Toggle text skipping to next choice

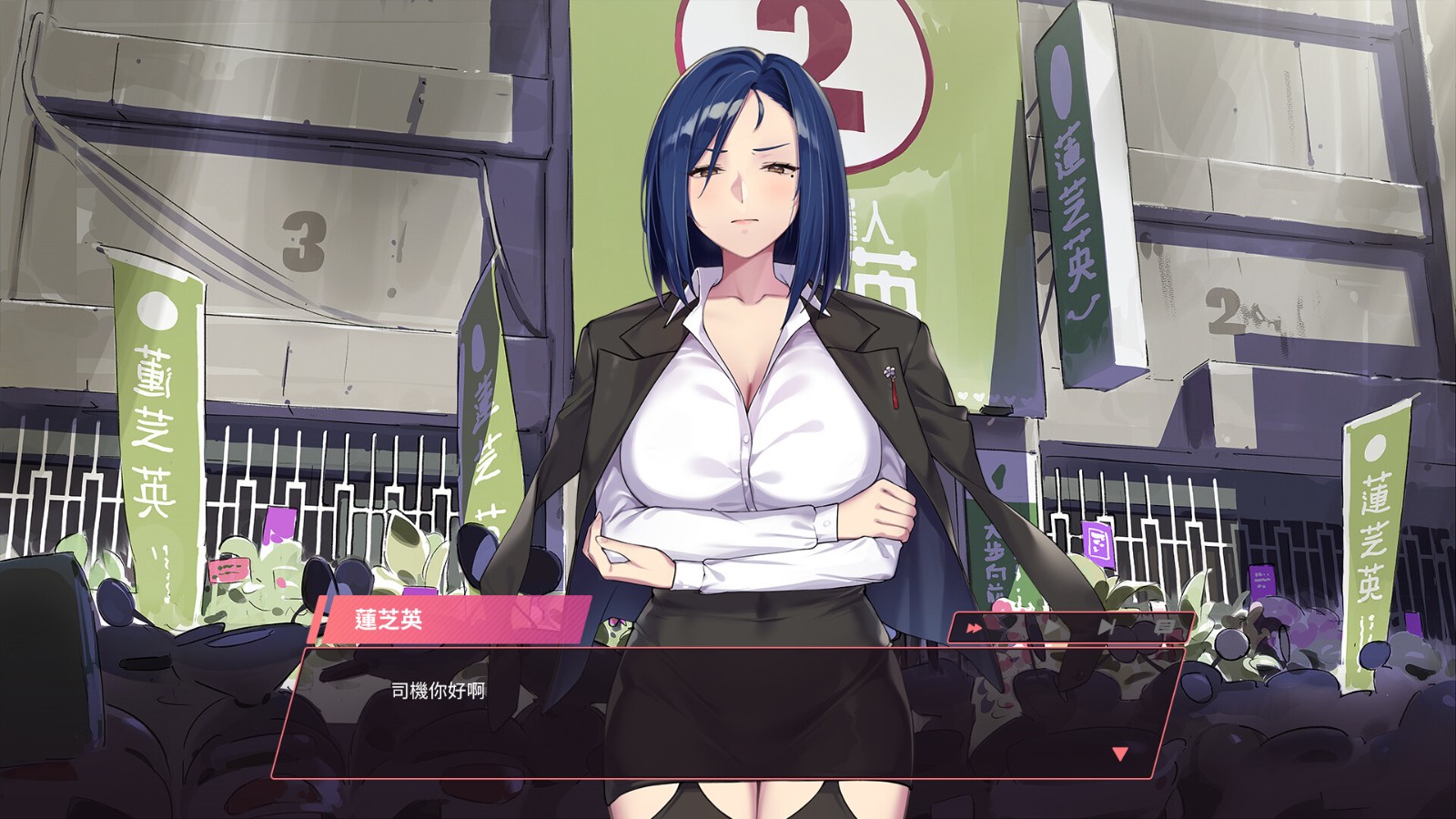[1107, 628]
